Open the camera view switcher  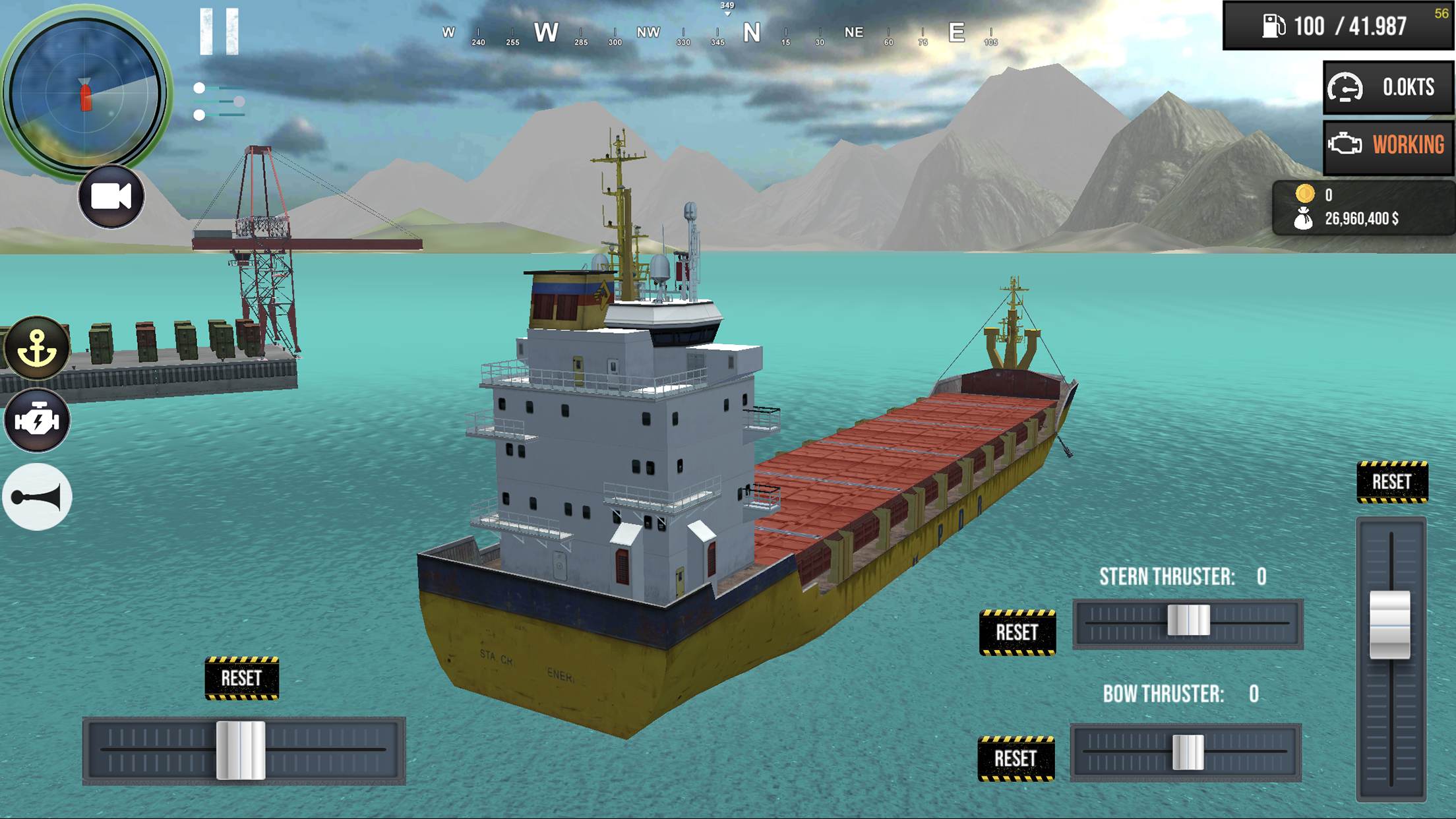111,196
